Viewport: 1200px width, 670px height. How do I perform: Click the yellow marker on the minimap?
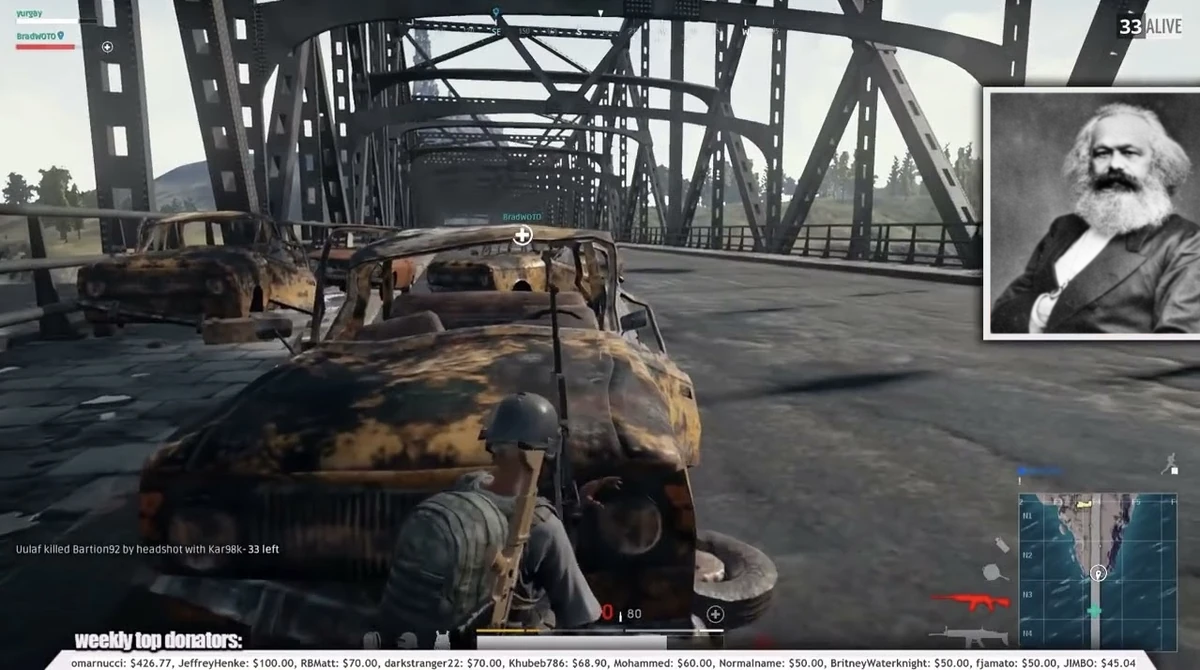(1083, 505)
